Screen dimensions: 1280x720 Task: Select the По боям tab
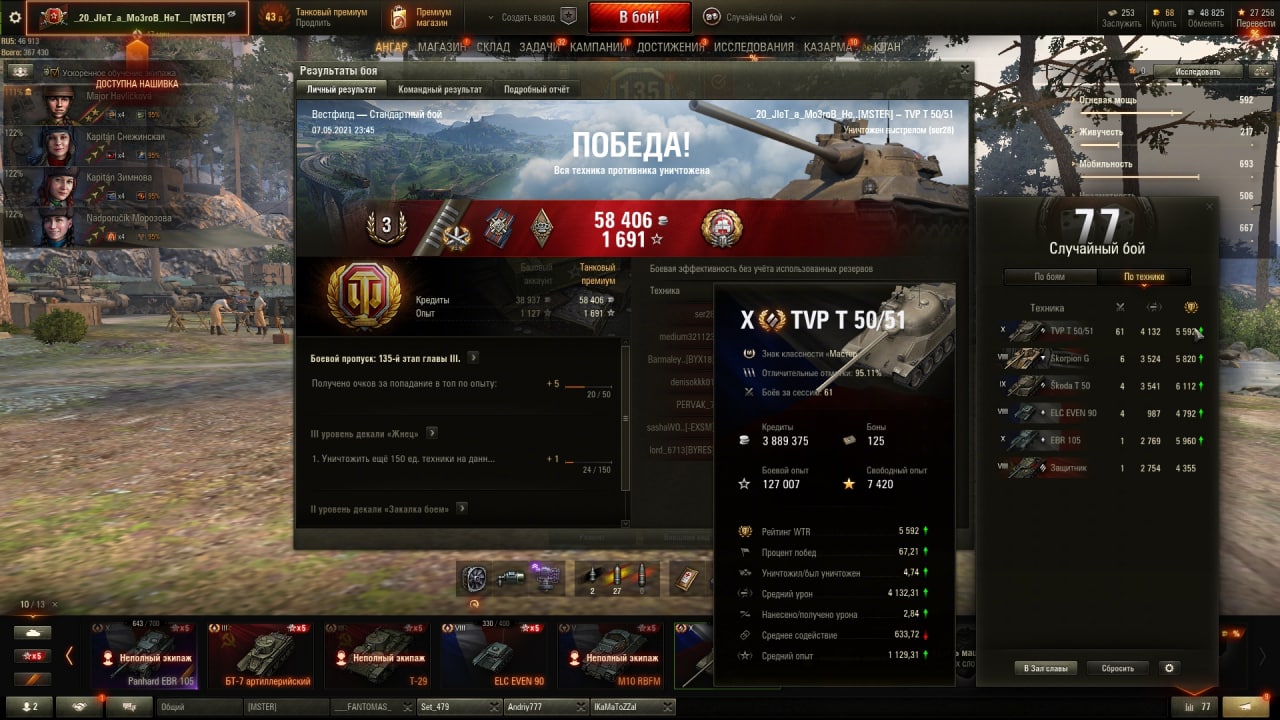1049,277
